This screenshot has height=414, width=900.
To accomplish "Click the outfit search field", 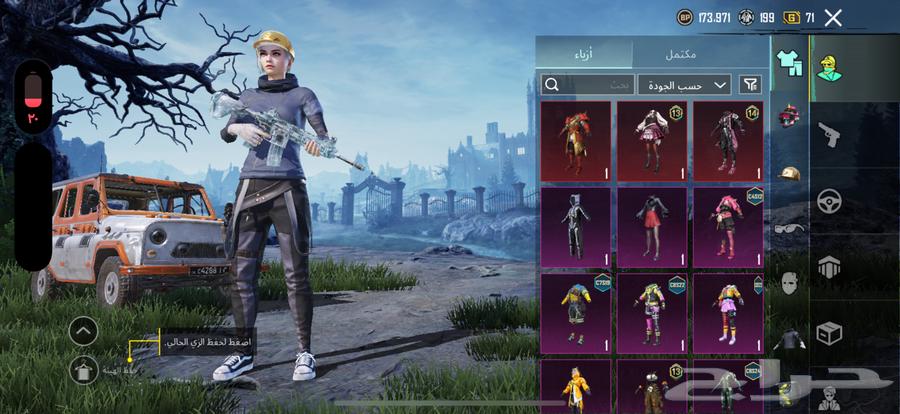I will [x=588, y=84].
